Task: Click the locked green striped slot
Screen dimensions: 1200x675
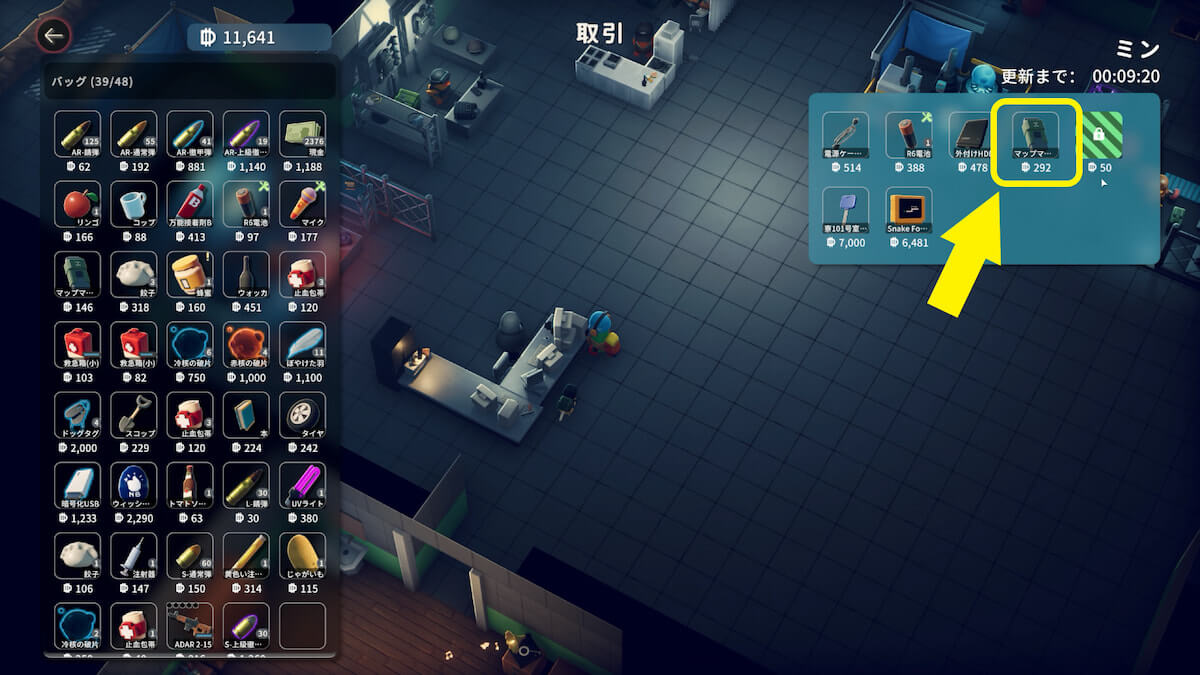Action: click(x=1099, y=136)
